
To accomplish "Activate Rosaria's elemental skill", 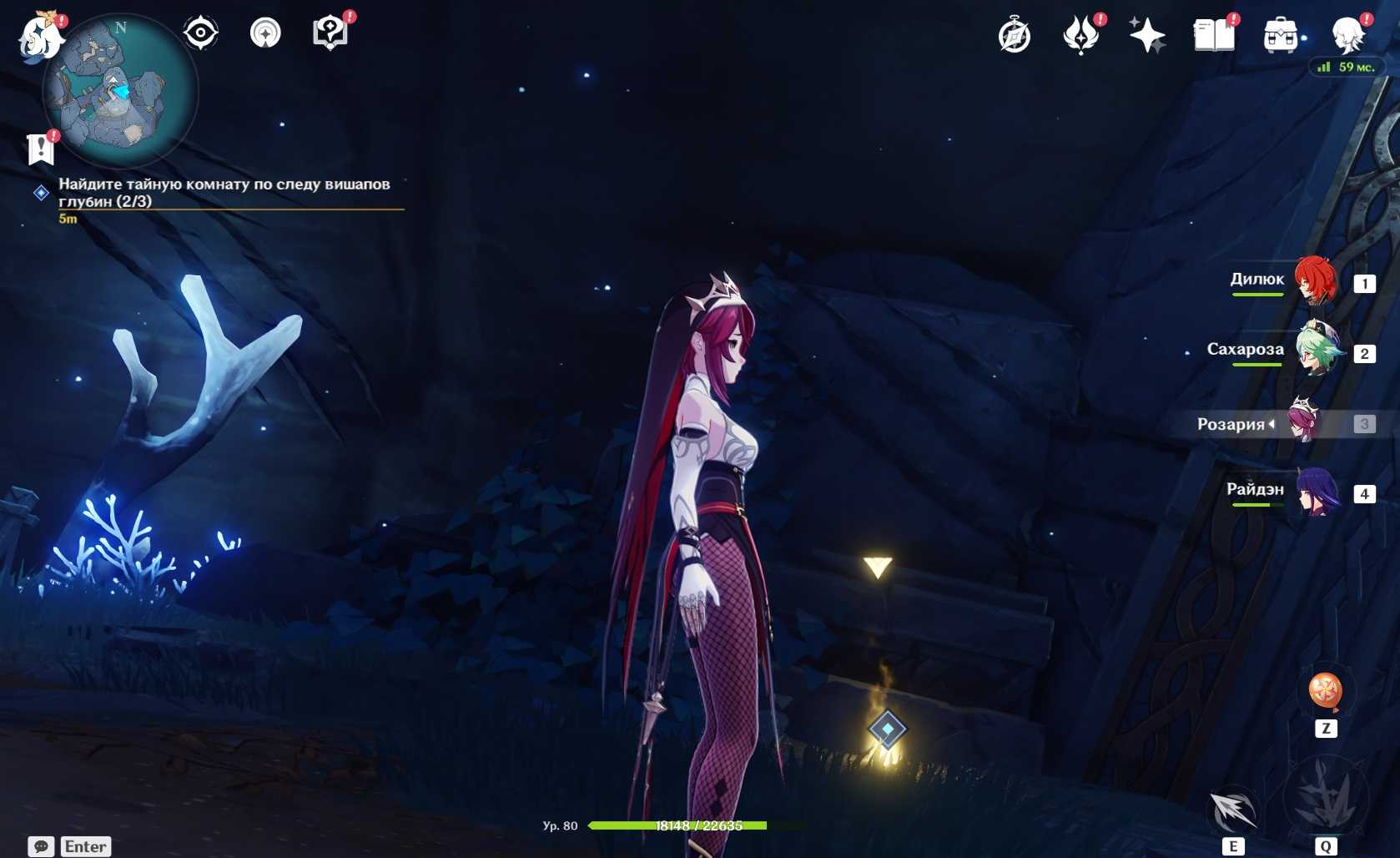I will (1233, 810).
